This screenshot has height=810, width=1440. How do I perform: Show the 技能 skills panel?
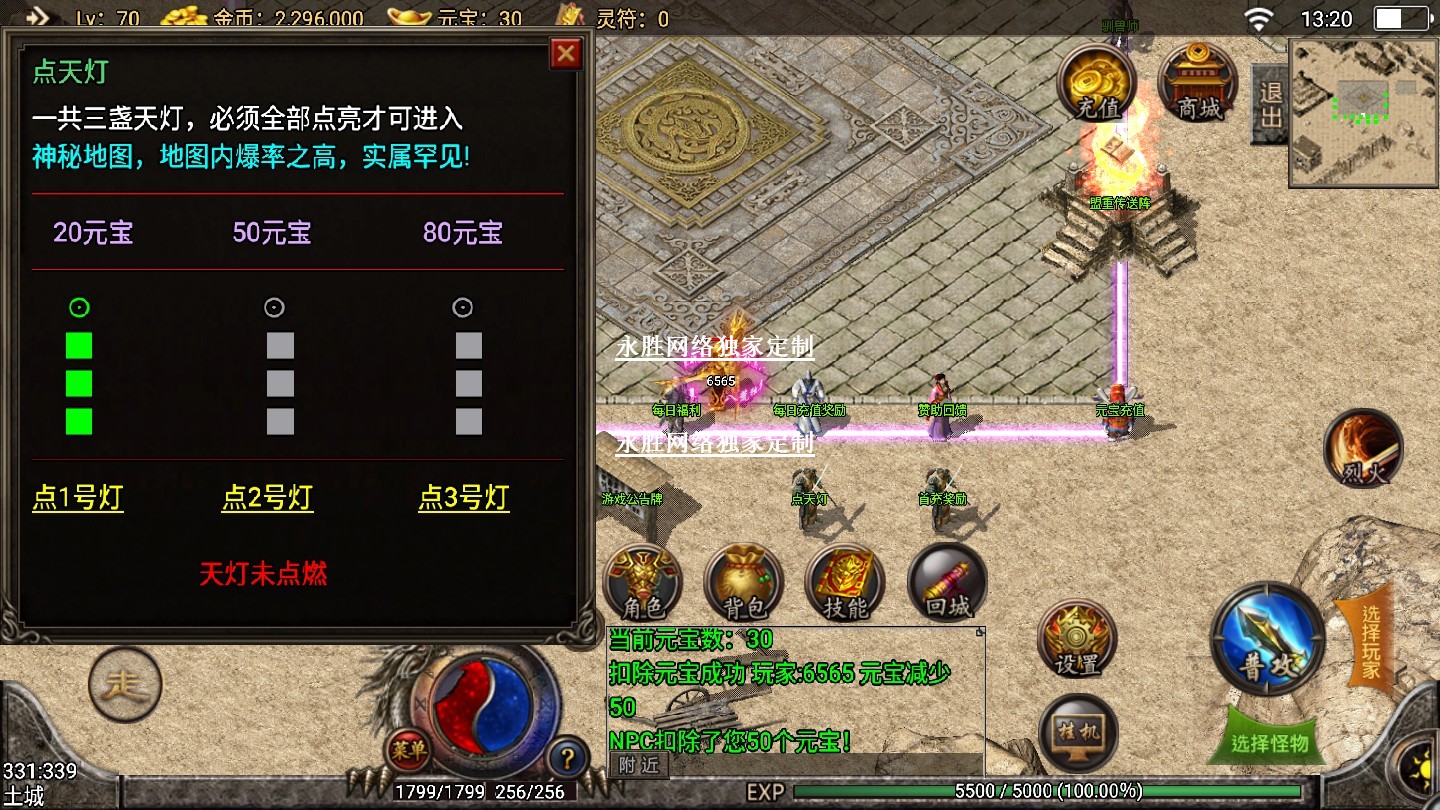click(845, 582)
